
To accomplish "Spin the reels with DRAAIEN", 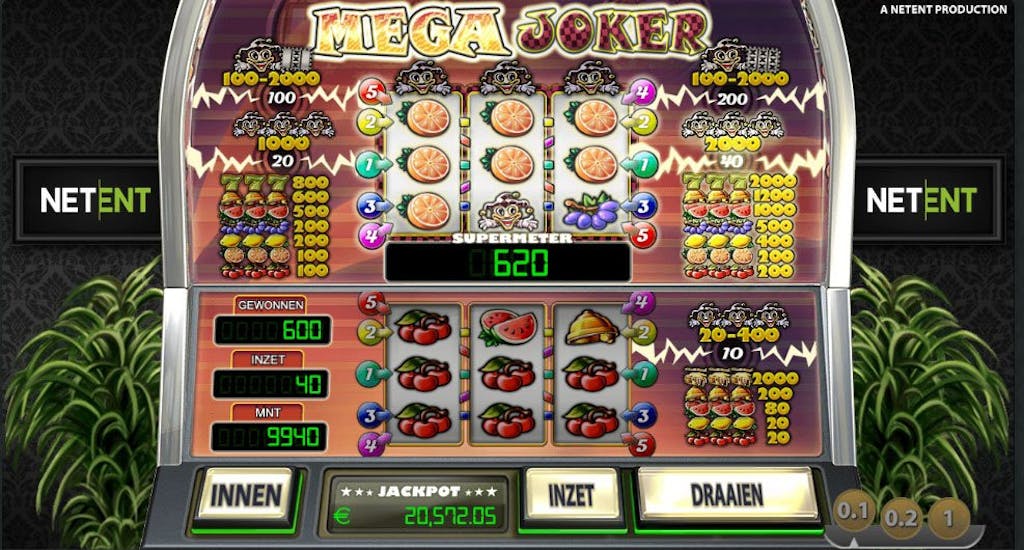I will [727, 494].
